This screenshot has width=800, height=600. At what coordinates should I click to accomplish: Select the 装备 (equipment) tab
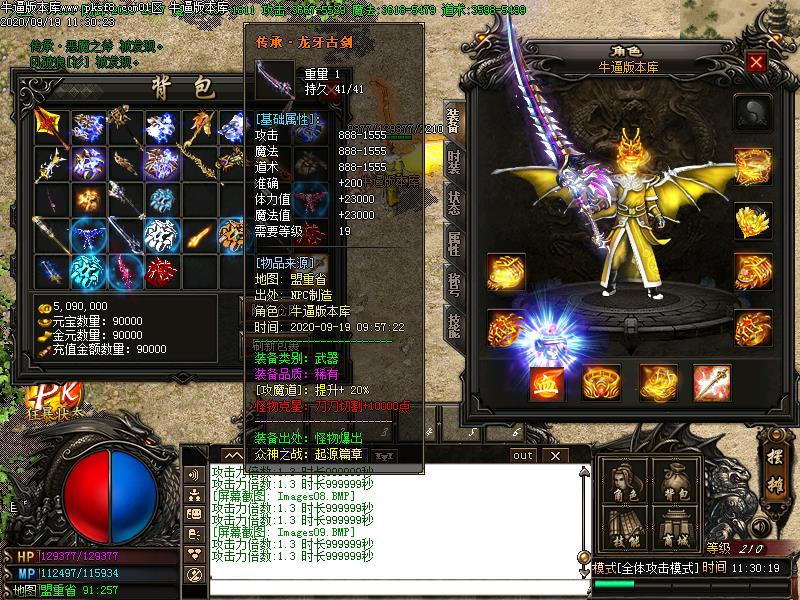(x=453, y=120)
